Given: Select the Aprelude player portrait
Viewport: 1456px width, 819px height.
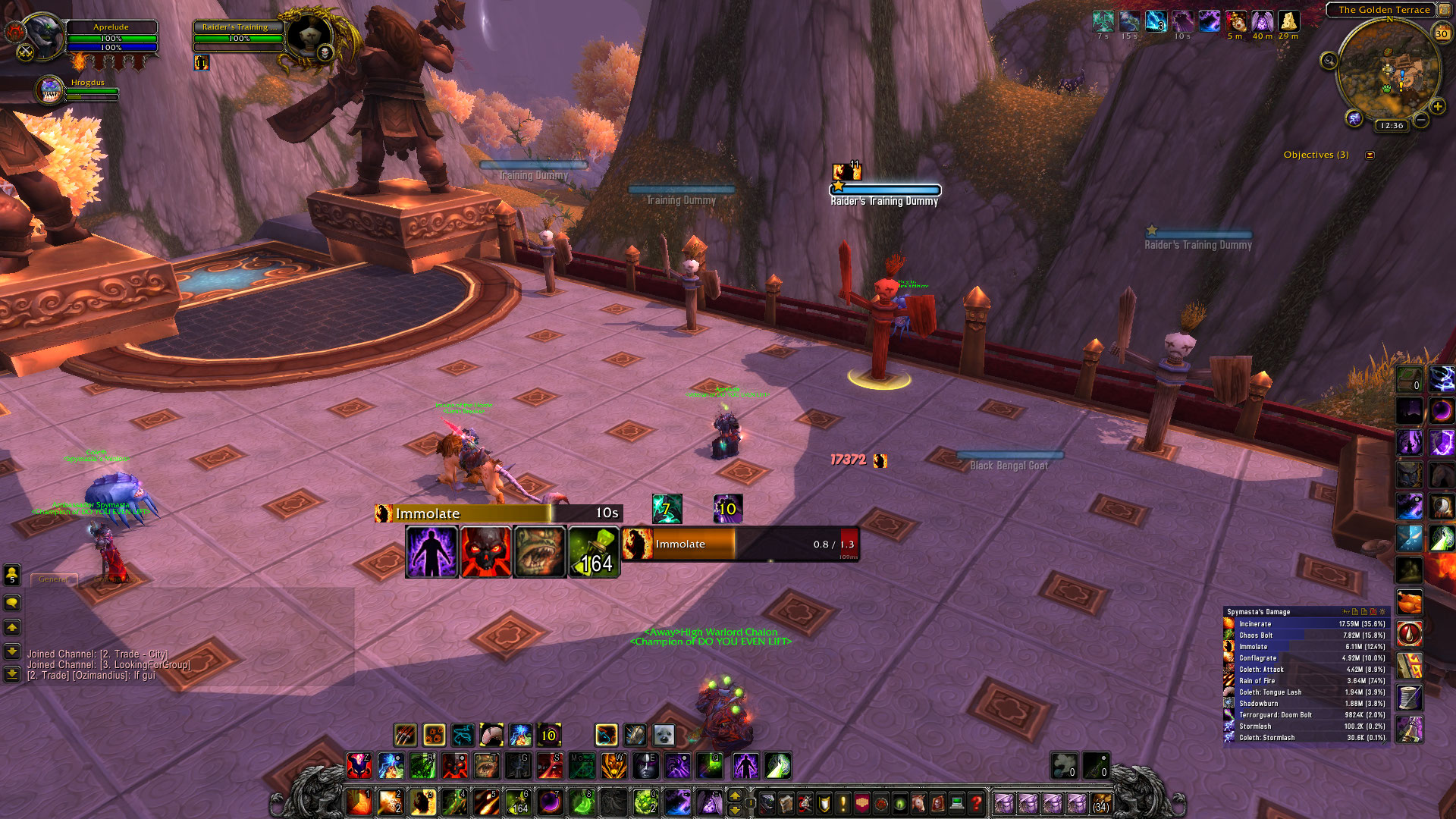Looking at the screenshot, I should 43,34.
